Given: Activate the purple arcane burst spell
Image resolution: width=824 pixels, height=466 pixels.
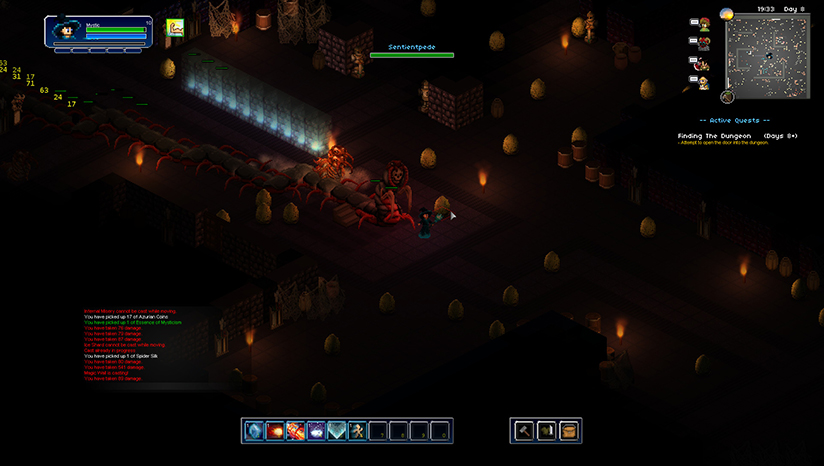Looking at the screenshot, I should pyautogui.click(x=317, y=431).
